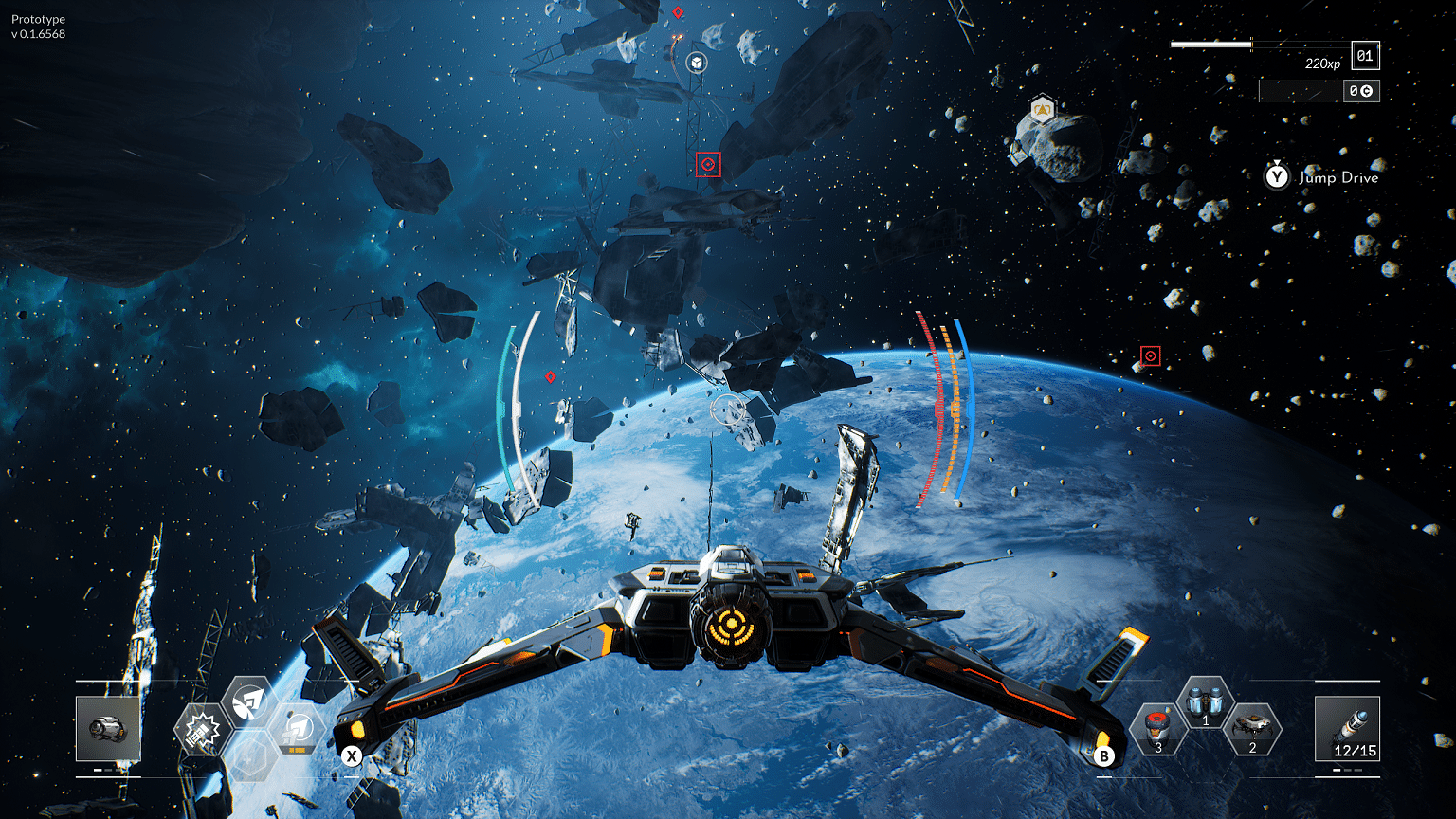Select the missile secondary weapon slot
This screenshot has height=819, width=1456.
point(1347,728)
